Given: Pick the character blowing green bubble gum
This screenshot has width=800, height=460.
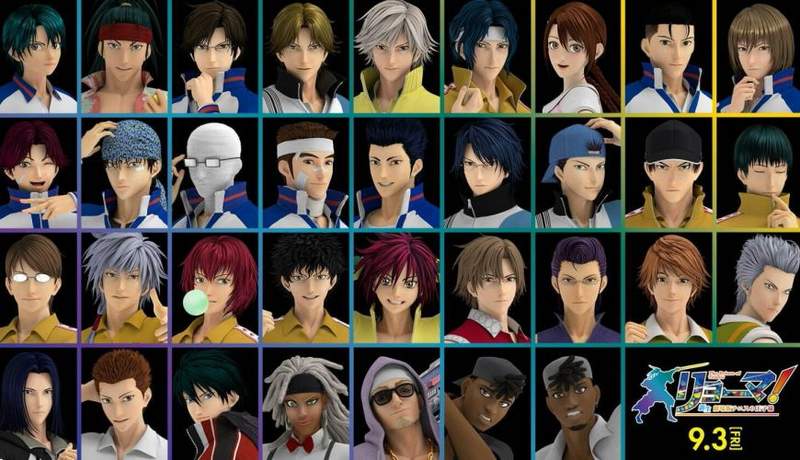Looking at the screenshot, I should tap(215, 288).
